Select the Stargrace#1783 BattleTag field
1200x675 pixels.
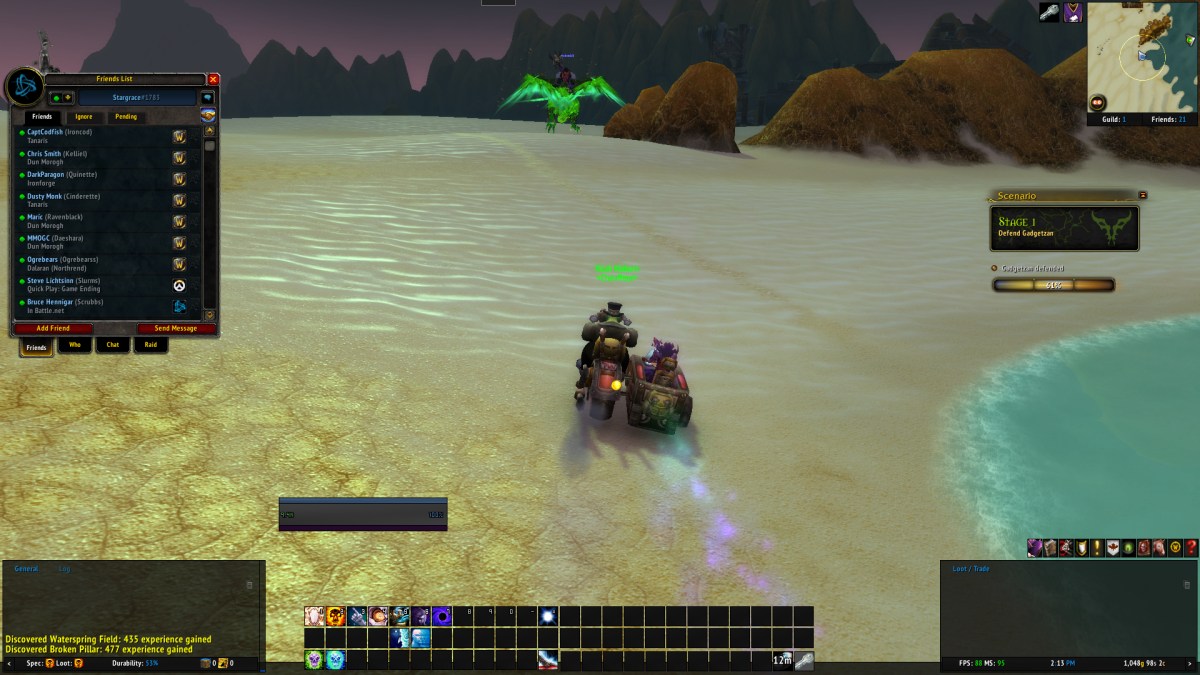click(x=138, y=98)
